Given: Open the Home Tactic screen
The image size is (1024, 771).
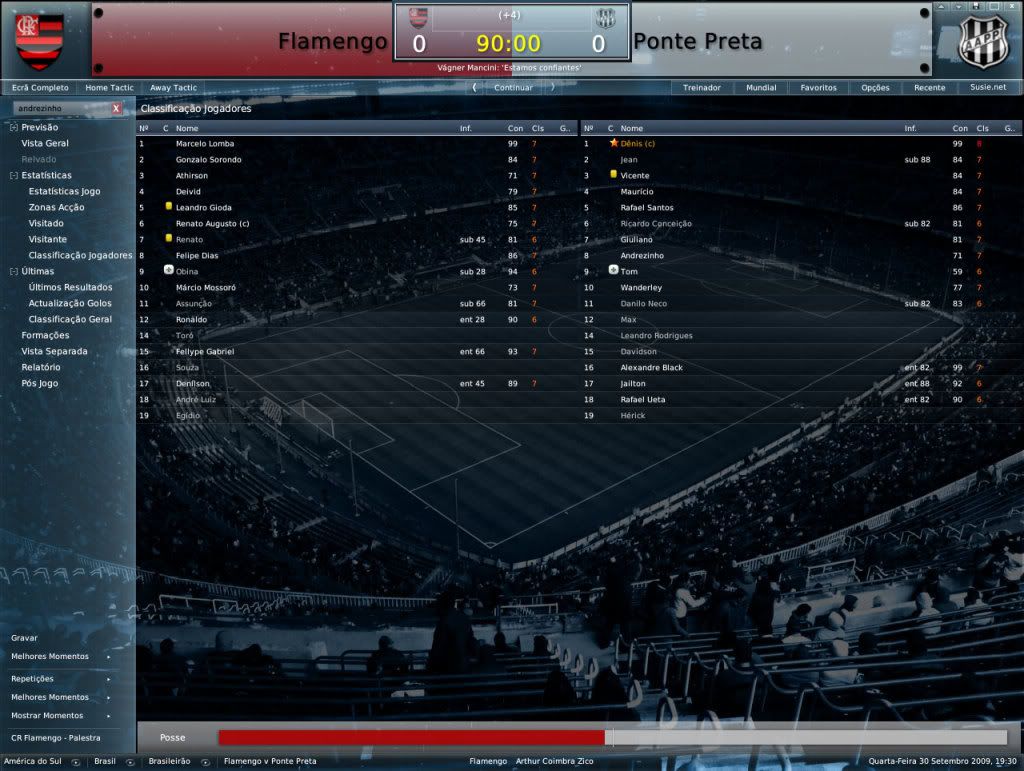Looking at the screenshot, I should [x=109, y=87].
